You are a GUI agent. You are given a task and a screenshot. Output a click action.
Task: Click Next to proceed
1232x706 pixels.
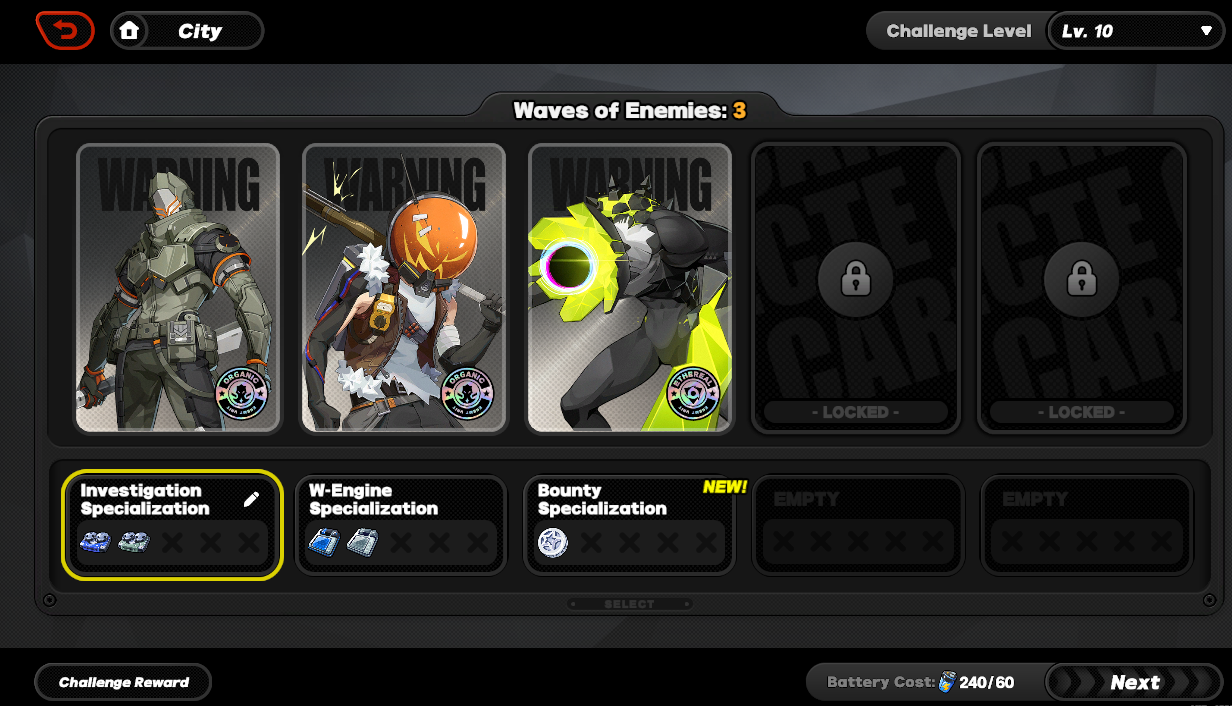tap(1134, 682)
